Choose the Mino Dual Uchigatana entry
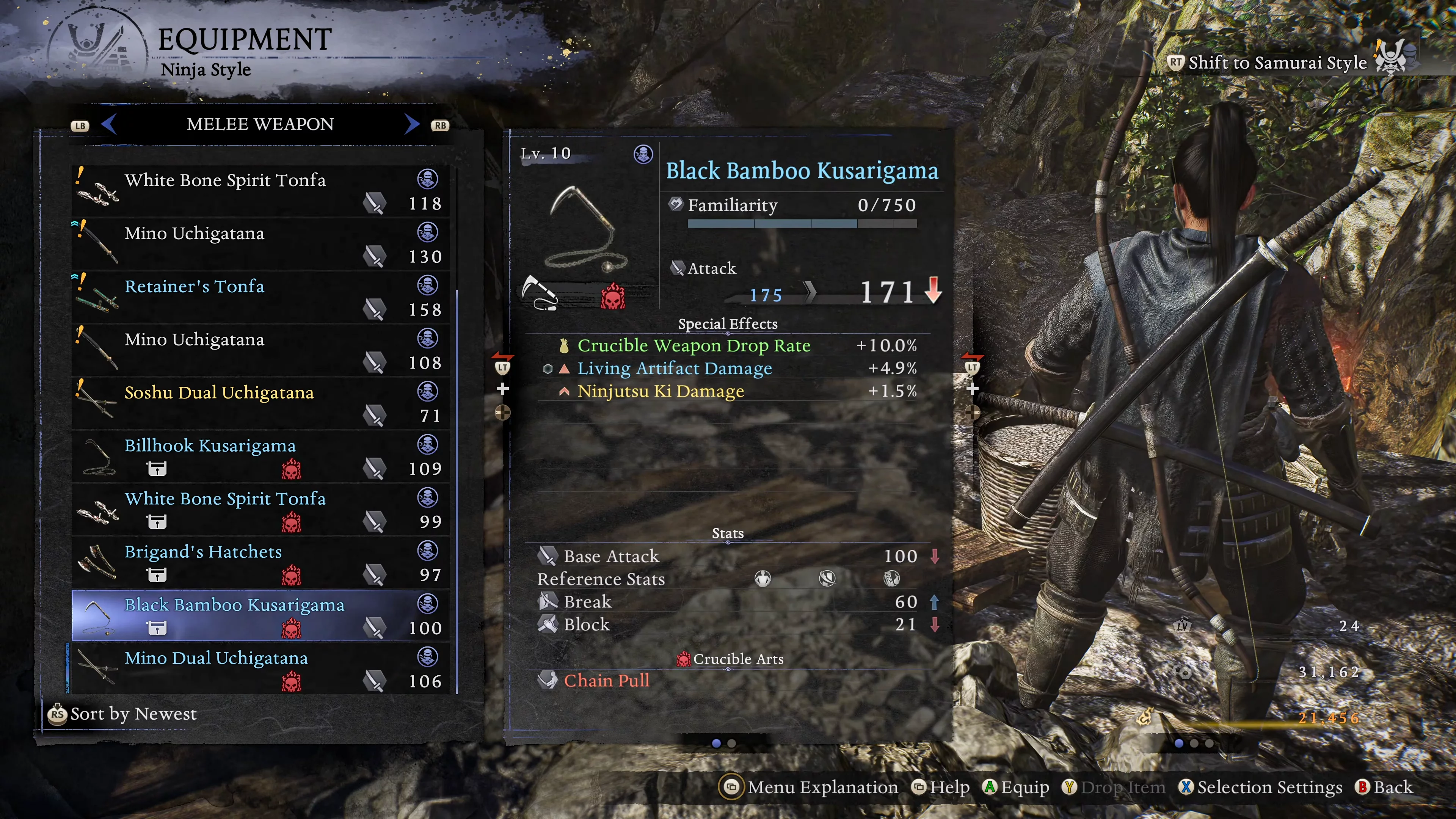Viewport: 1456px width, 819px height. (x=260, y=668)
